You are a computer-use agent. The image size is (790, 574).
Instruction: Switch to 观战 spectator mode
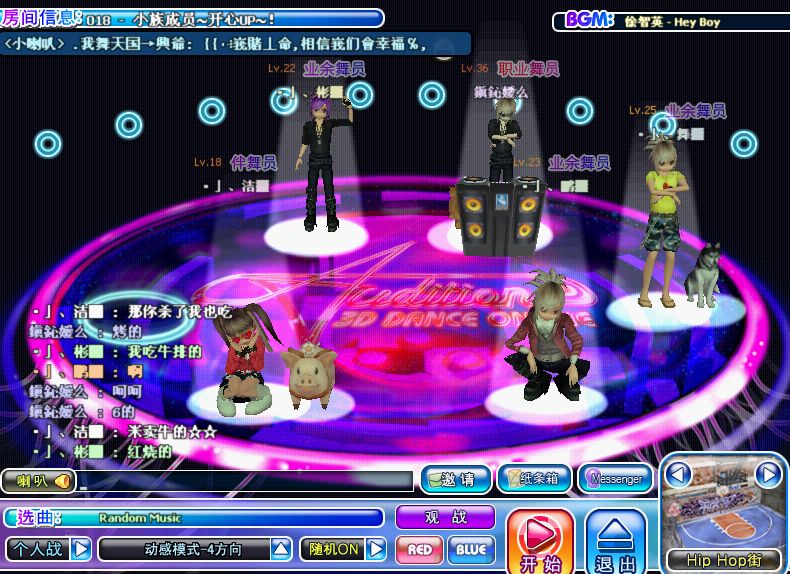tap(445, 517)
